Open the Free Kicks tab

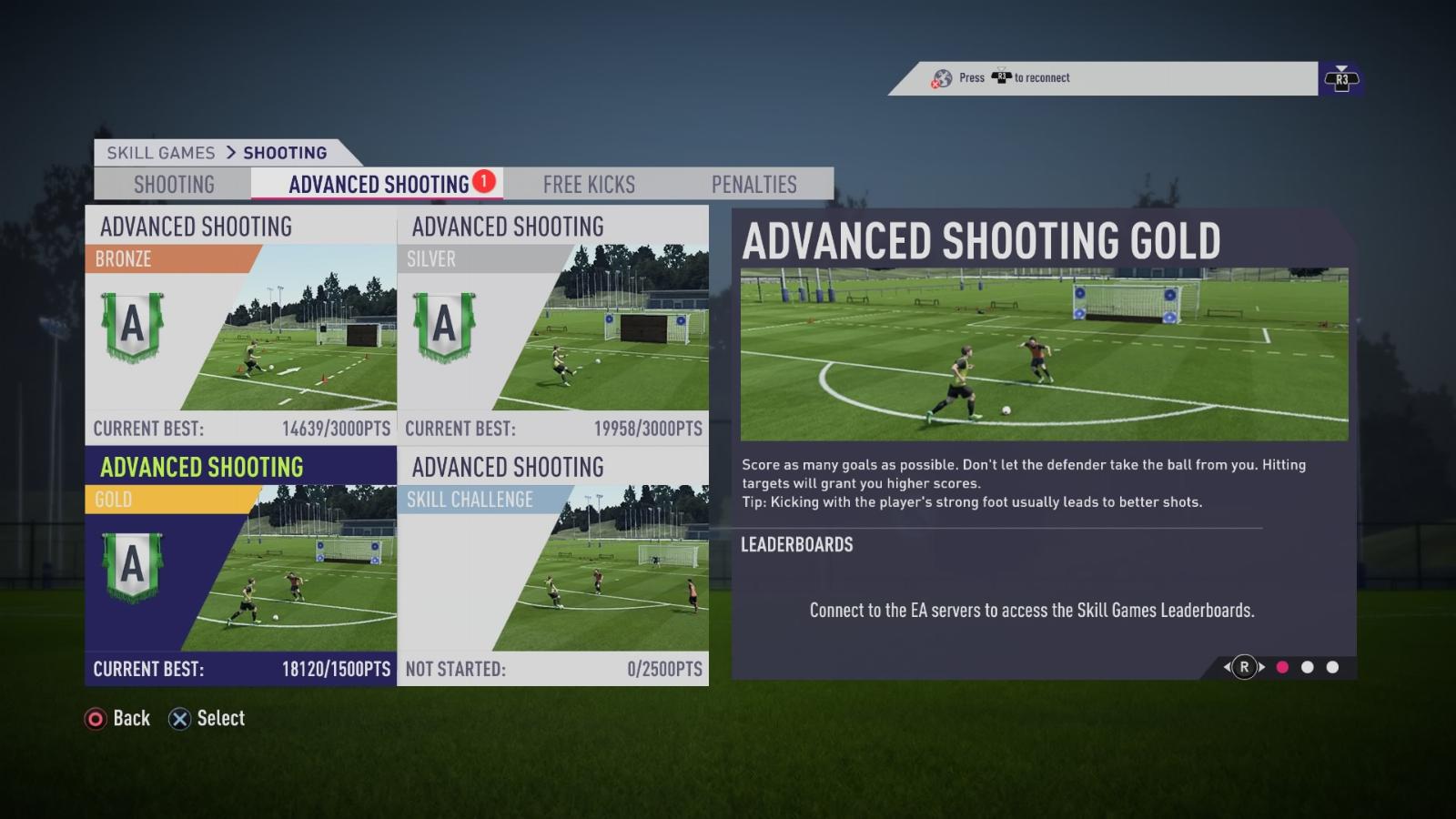(x=589, y=185)
